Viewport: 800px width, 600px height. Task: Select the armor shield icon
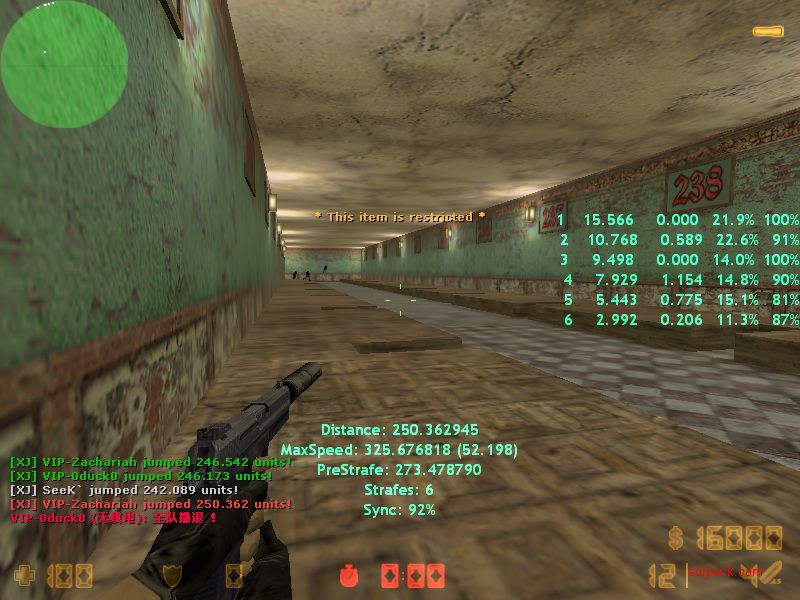173,576
